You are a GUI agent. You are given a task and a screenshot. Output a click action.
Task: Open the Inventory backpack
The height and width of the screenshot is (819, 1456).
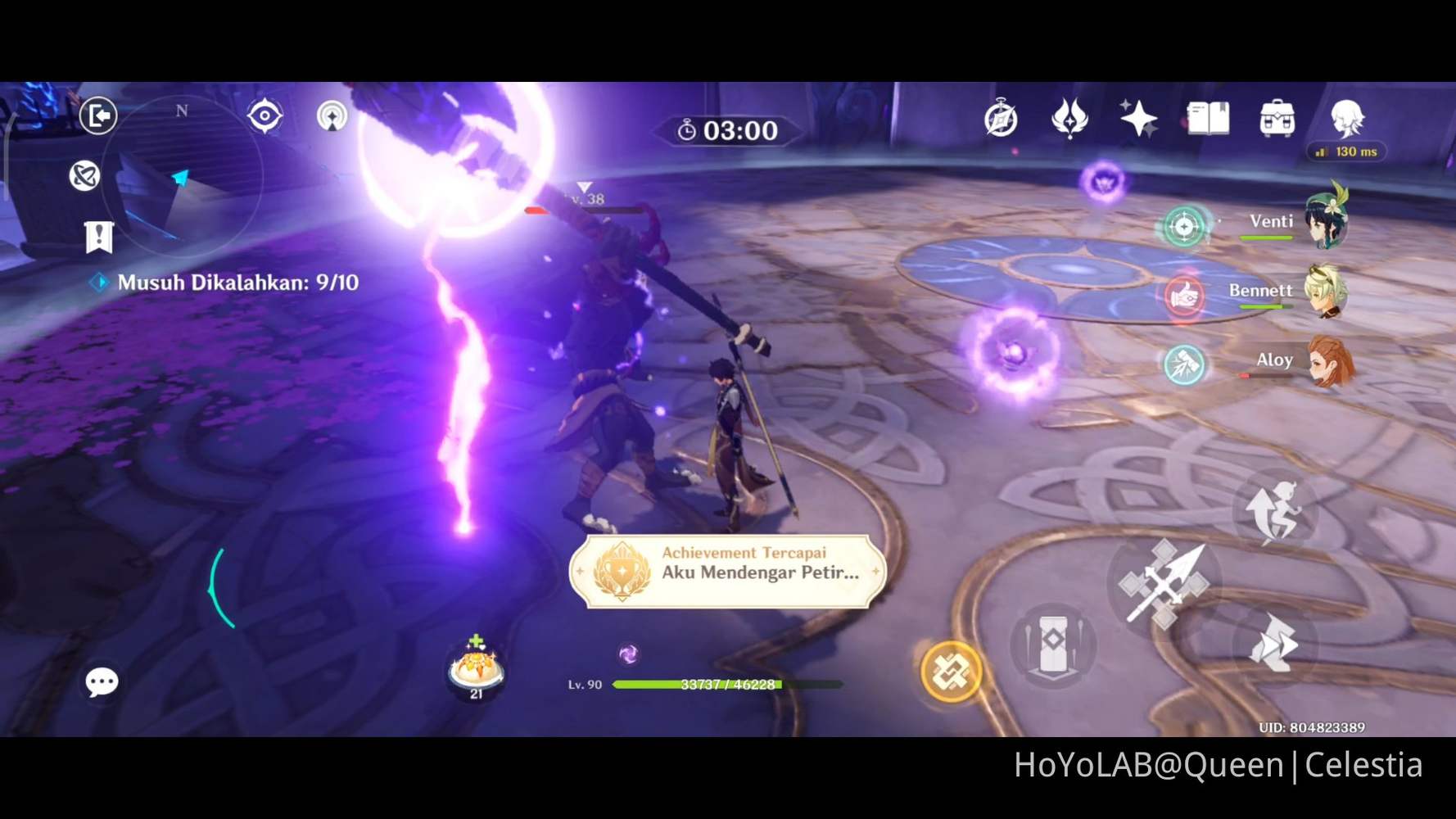click(x=1274, y=120)
